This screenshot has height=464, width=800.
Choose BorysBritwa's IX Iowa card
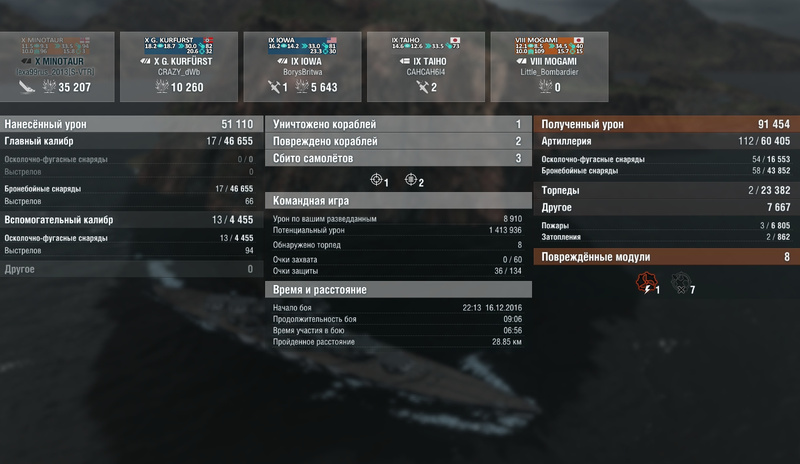[x=303, y=66]
